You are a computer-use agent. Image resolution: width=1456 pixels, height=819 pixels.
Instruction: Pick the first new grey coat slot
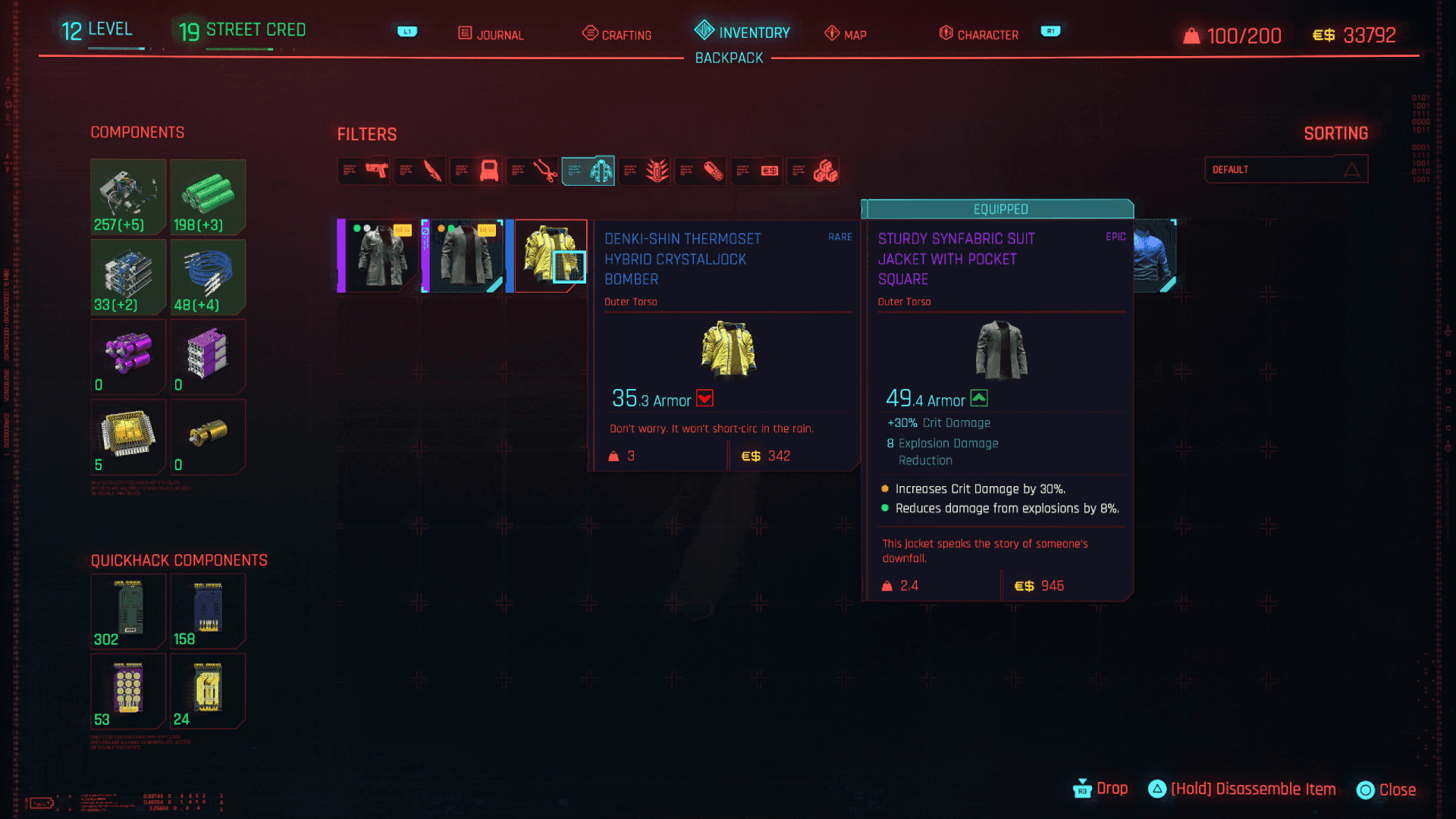(x=378, y=256)
